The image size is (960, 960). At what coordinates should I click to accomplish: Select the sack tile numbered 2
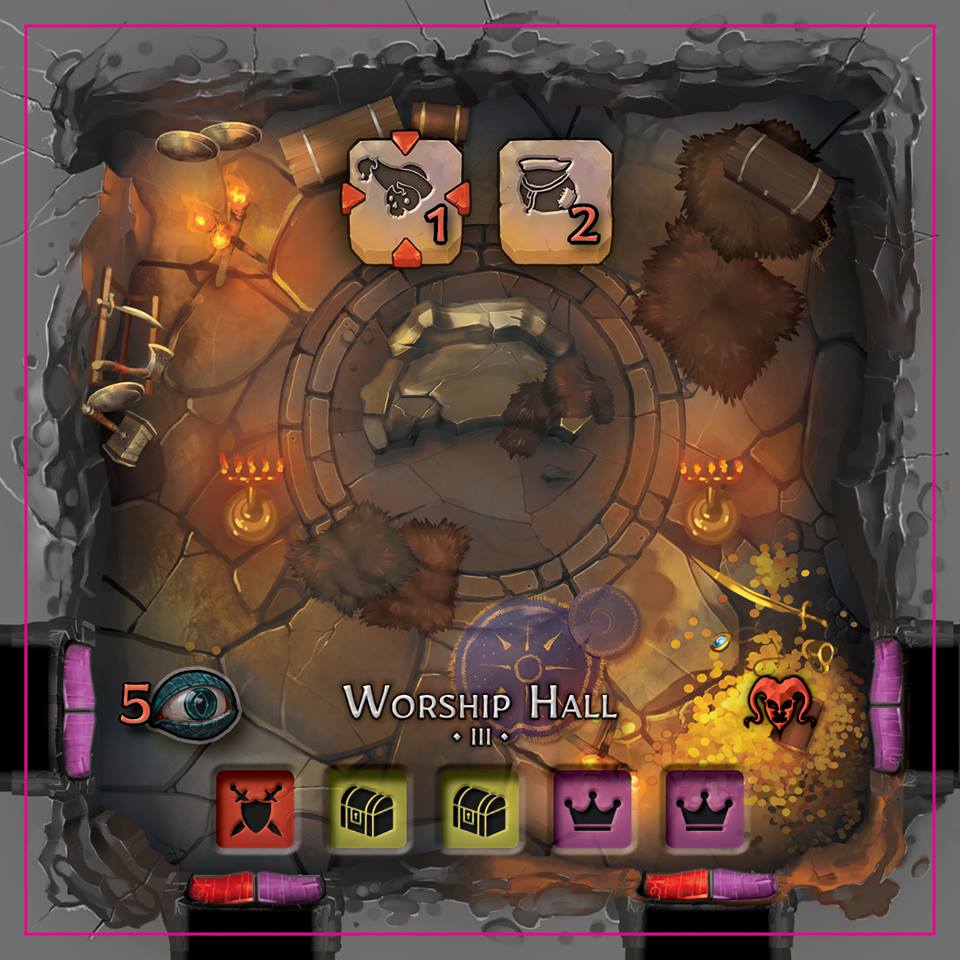[554, 202]
